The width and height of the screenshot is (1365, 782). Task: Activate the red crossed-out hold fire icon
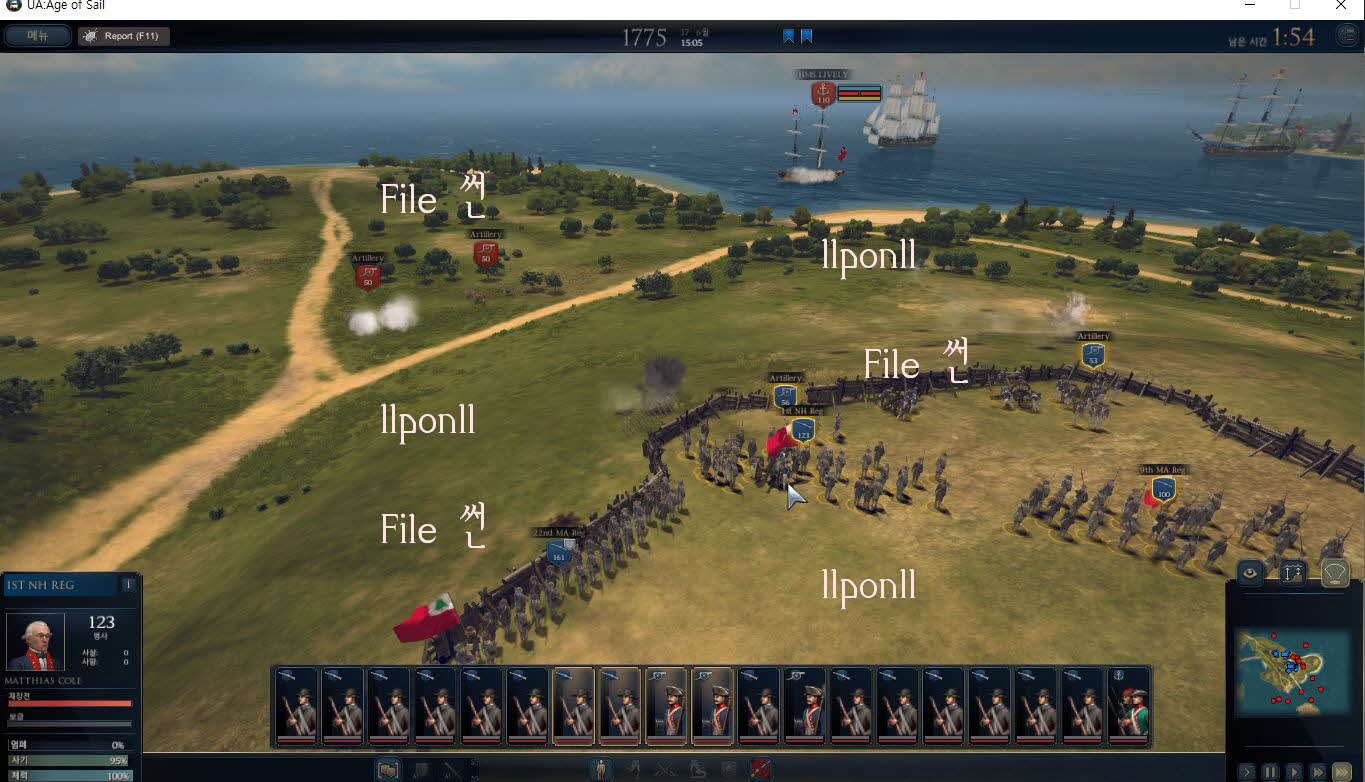[760, 770]
